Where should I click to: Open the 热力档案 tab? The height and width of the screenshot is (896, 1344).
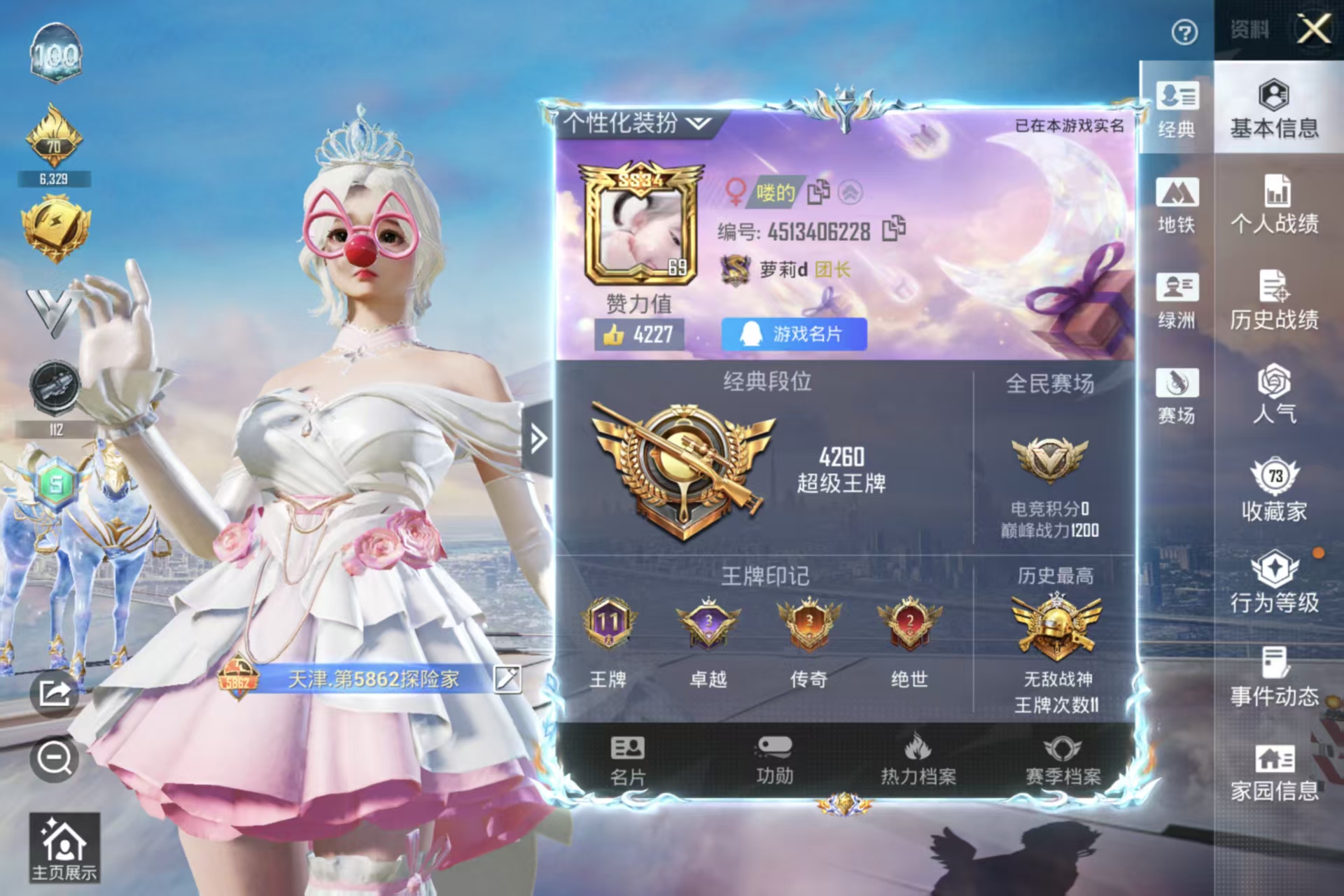pyautogui.click(x=918, y=759)
